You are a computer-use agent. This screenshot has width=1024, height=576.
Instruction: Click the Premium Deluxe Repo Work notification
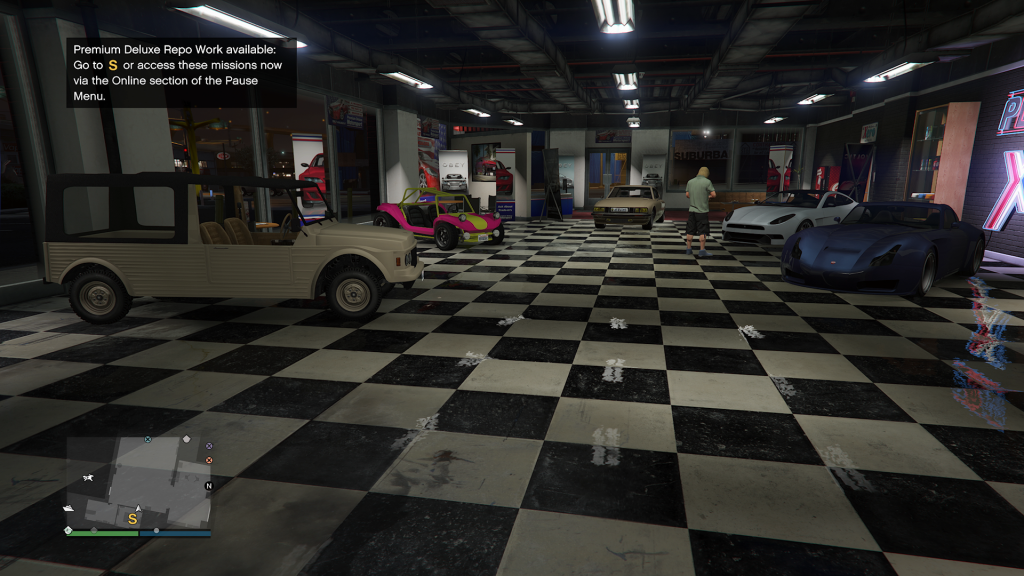182,72
